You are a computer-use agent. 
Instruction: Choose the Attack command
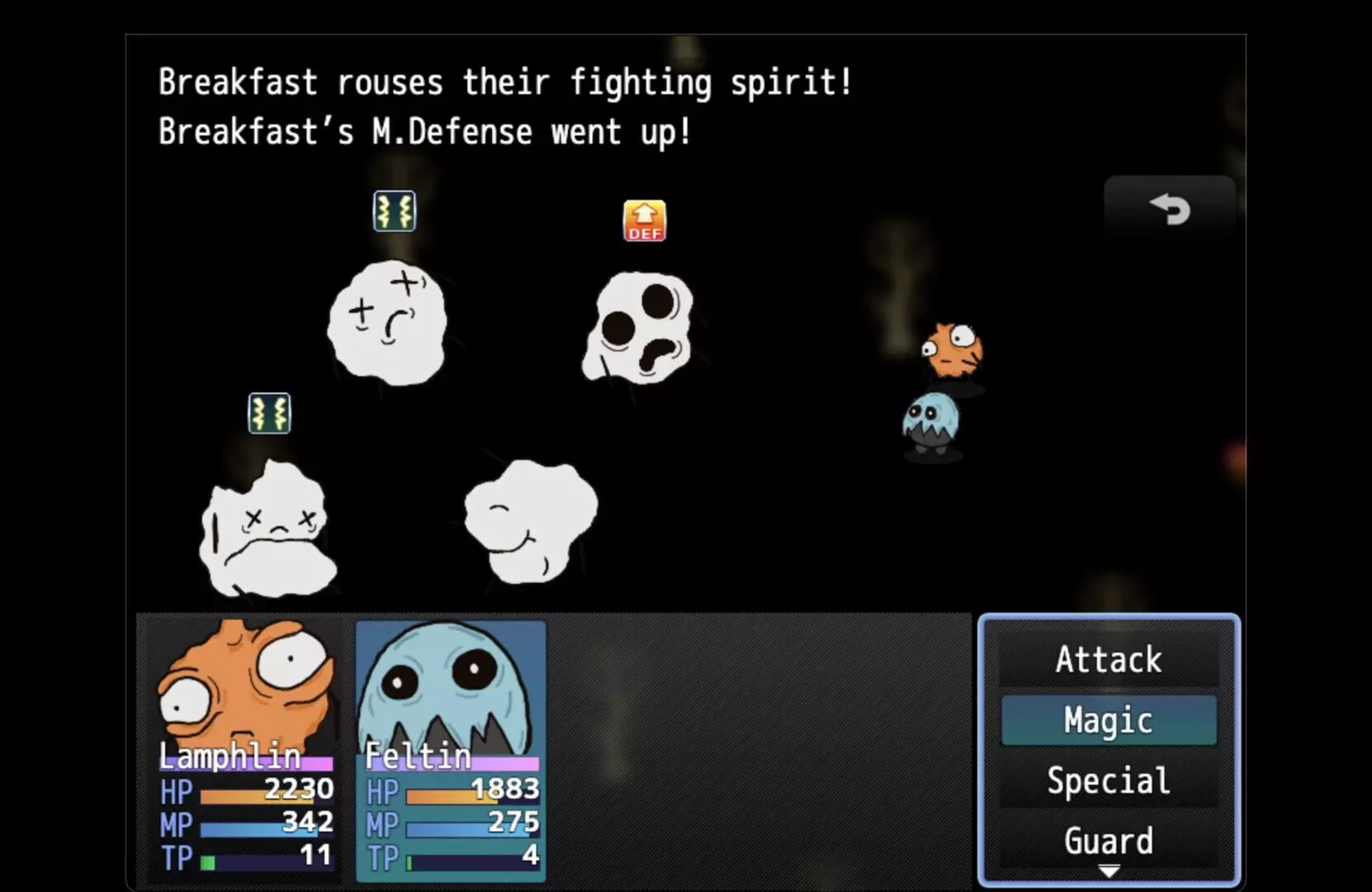(x=1108, y=660)
